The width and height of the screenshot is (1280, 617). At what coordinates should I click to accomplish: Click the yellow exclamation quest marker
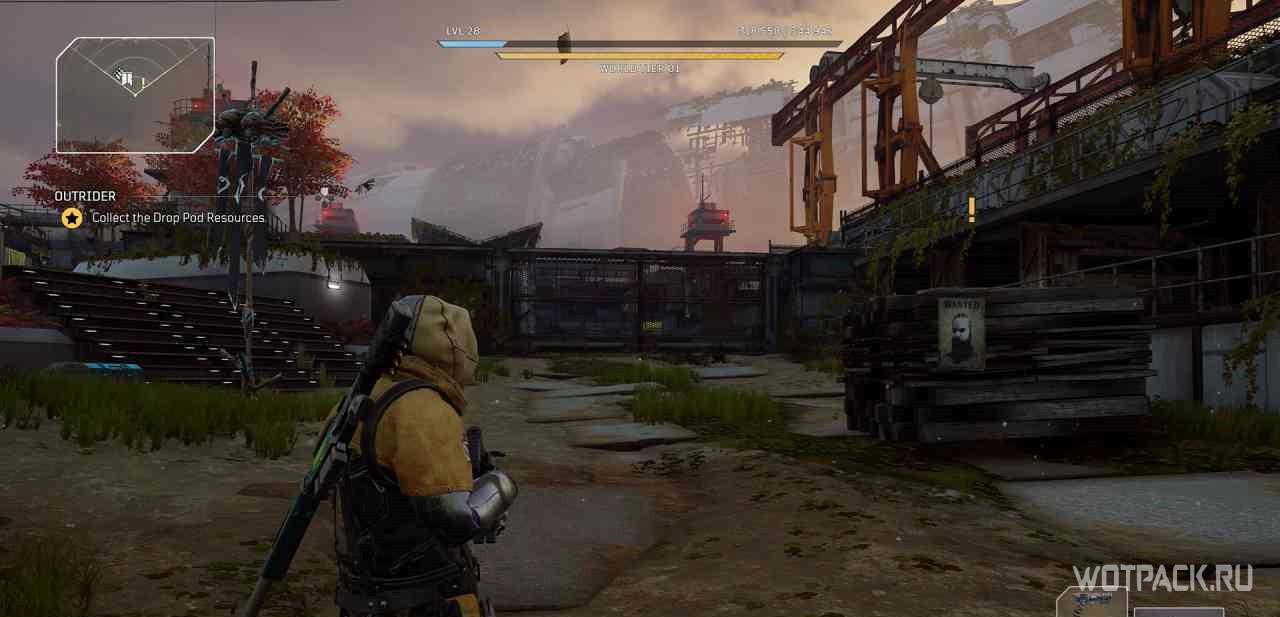pyautogui.click(x=971, y=209)
